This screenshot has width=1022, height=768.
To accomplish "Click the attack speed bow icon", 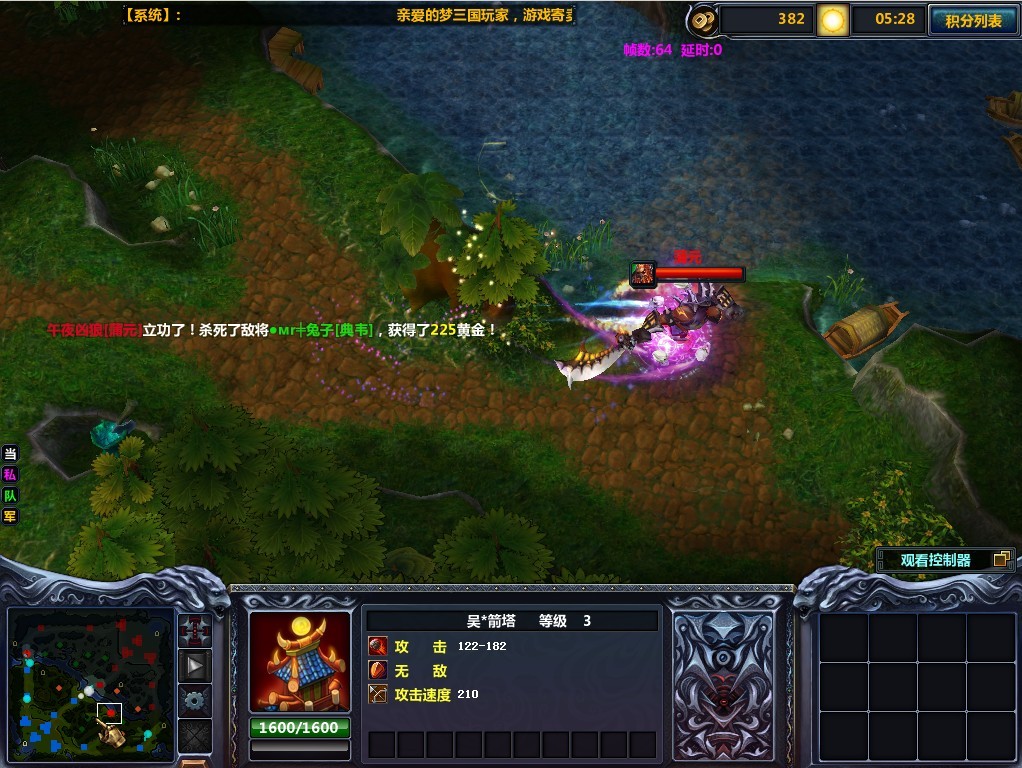I will 378,694.
